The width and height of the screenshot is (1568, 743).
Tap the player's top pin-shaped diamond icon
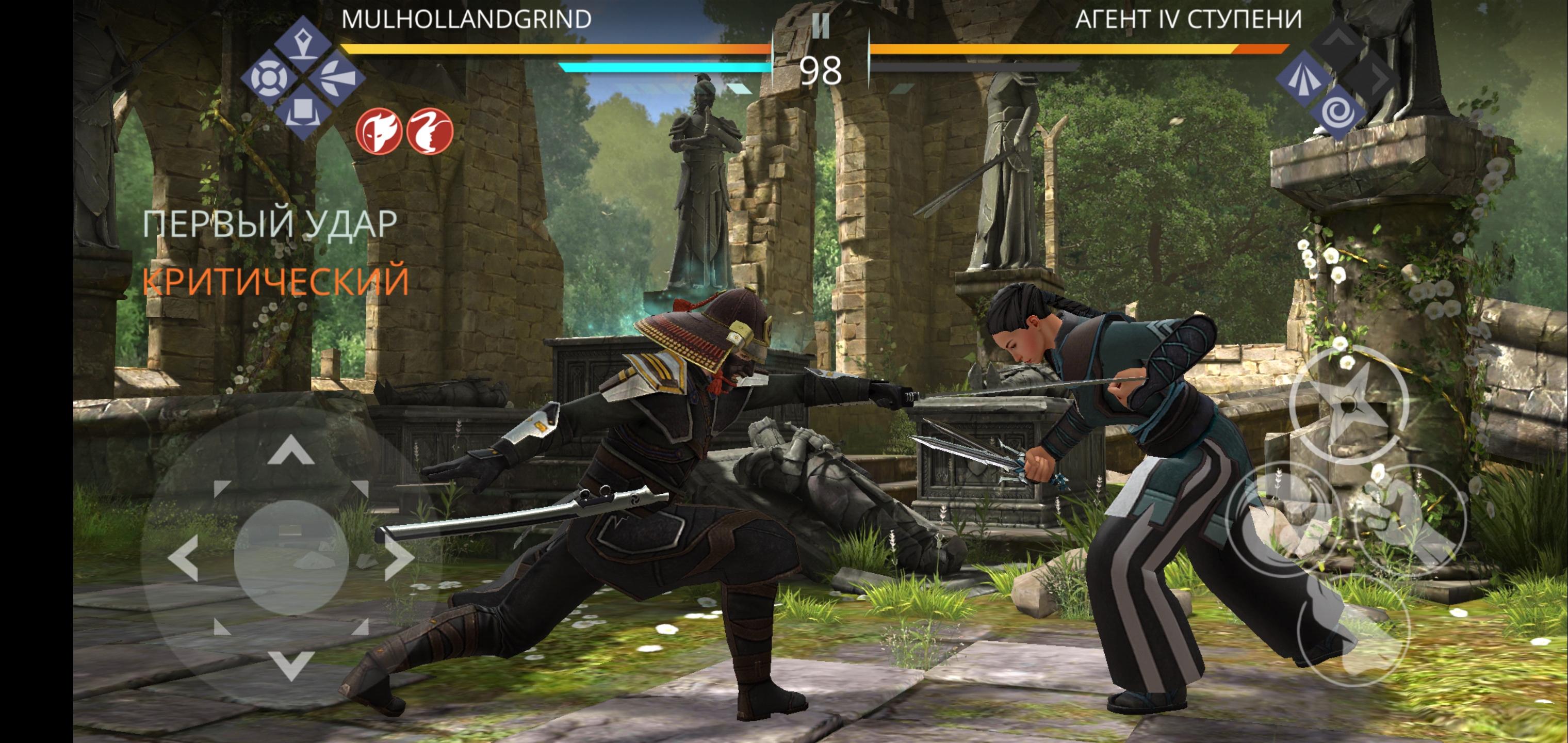click(x=303, y=44)
